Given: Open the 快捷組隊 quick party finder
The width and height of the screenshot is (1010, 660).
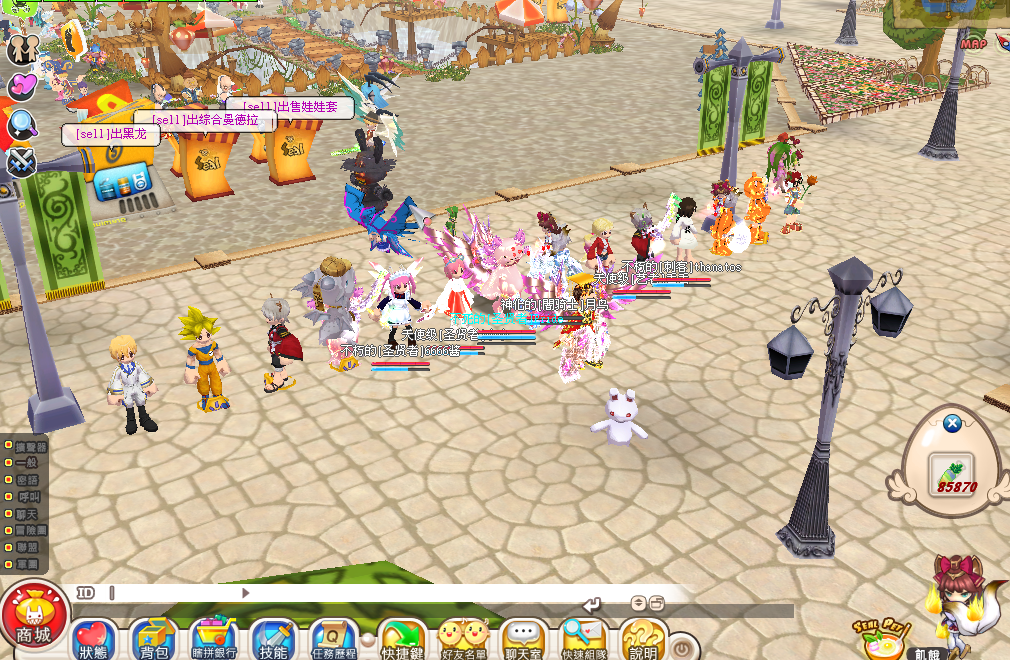Looking at the screenshot, I should (x=584, y=640).
